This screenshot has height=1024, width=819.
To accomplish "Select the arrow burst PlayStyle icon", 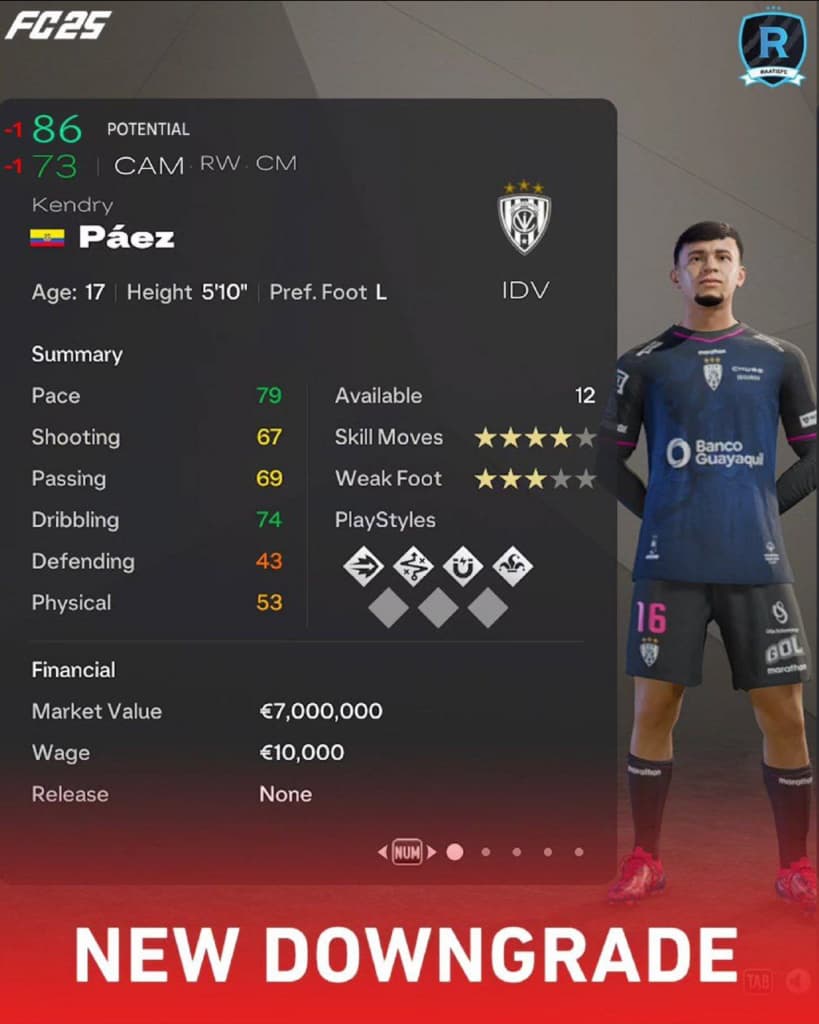I will click(363, 567).
